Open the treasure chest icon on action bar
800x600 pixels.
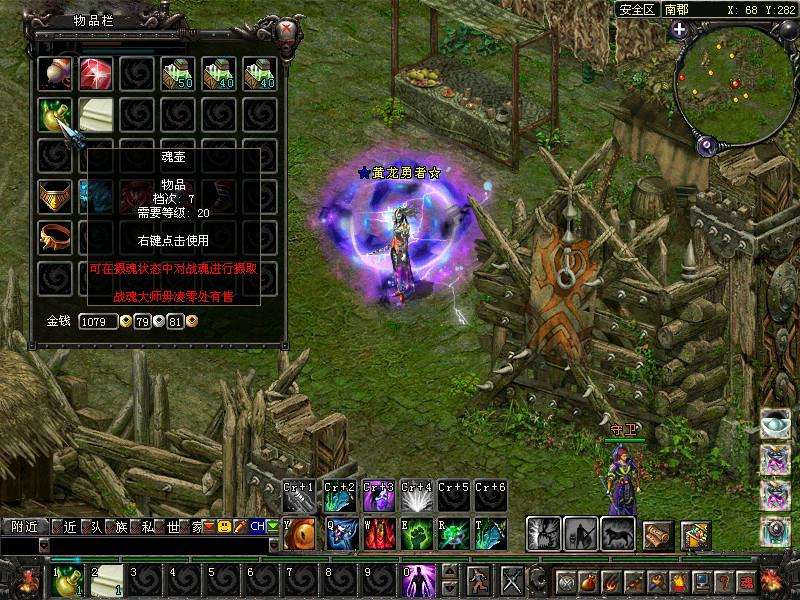pos(695,535)
